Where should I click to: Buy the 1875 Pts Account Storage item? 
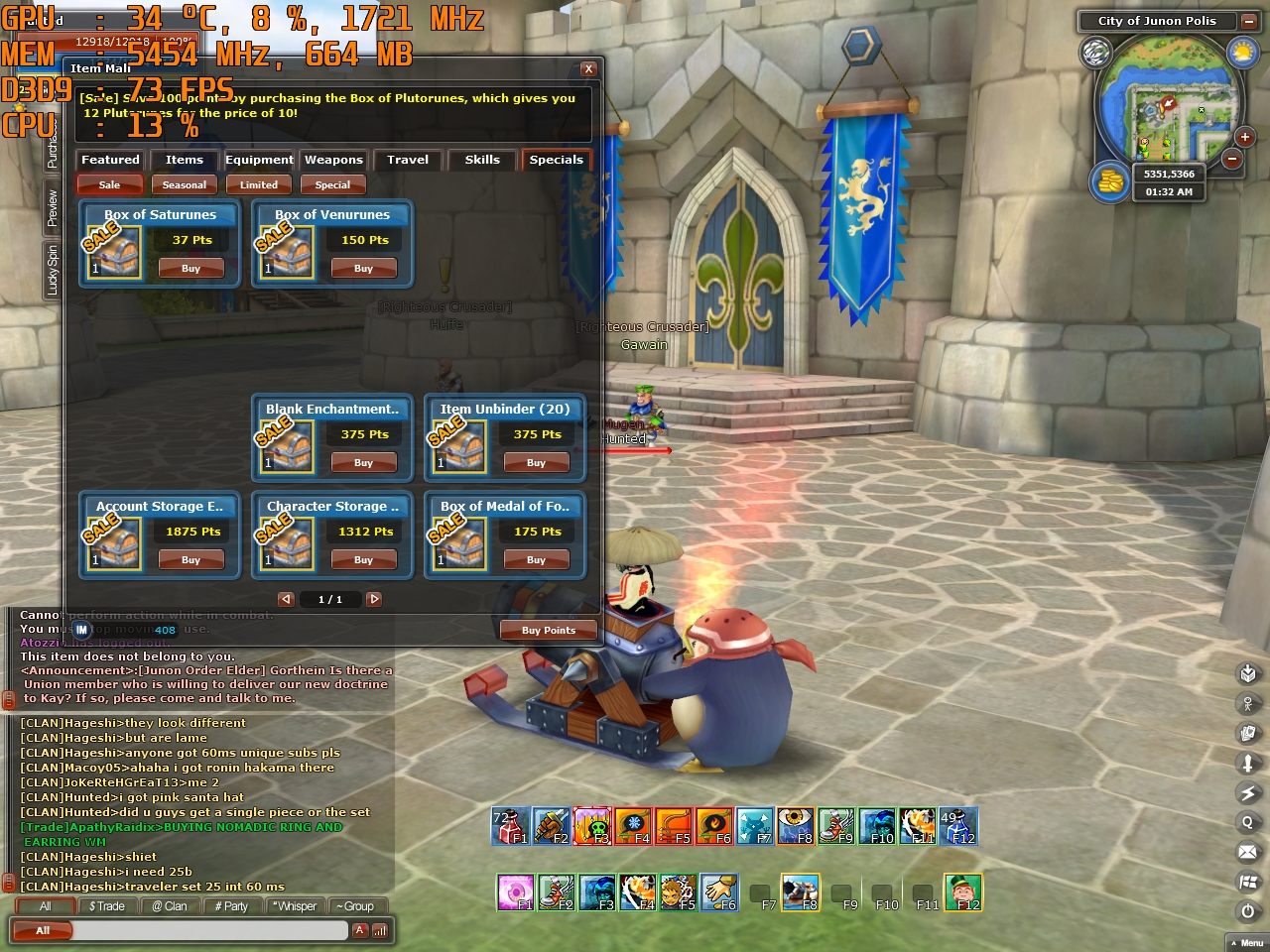tap(190, 560)
